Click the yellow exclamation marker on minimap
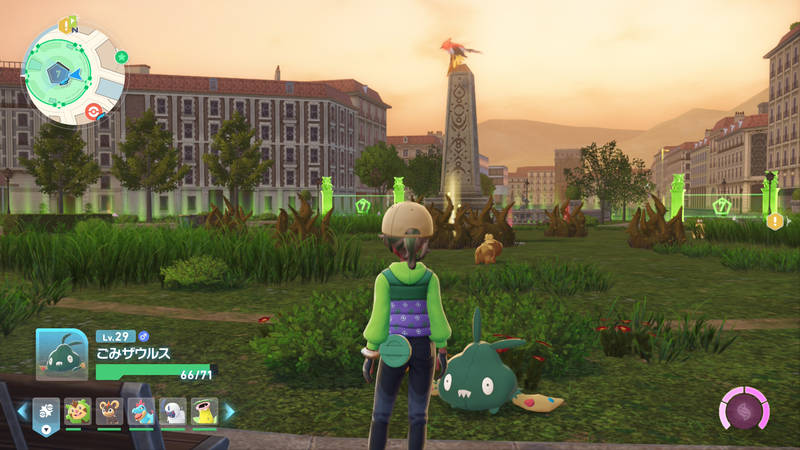Screen dimensions: 800x450 [66, 26]
